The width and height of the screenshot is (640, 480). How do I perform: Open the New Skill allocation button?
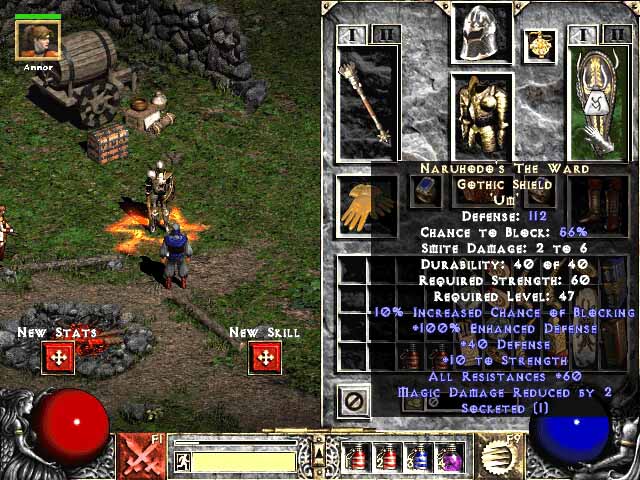coord(264,357)
